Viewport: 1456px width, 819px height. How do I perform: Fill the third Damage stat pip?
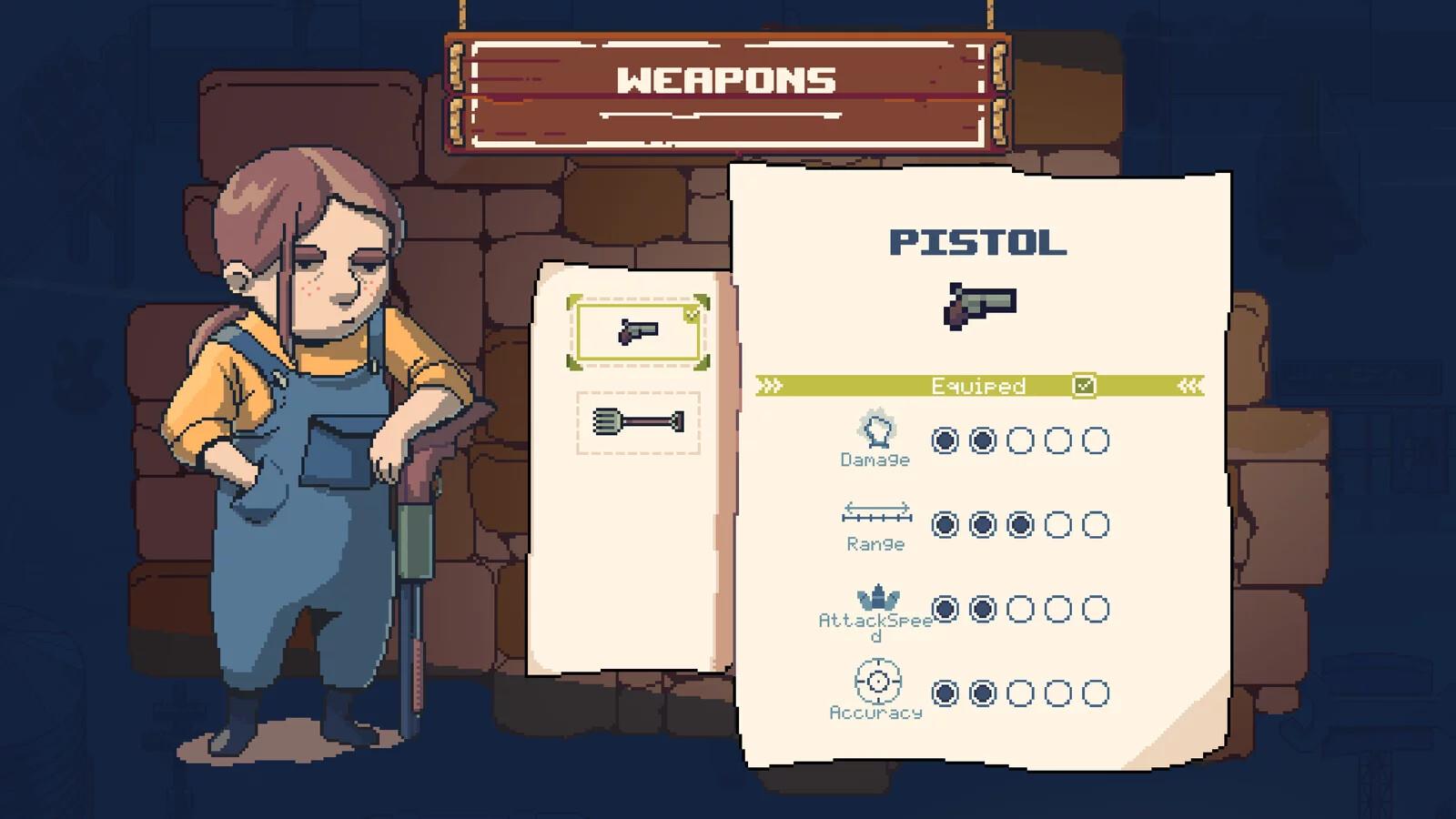(x=1019, y=441)
